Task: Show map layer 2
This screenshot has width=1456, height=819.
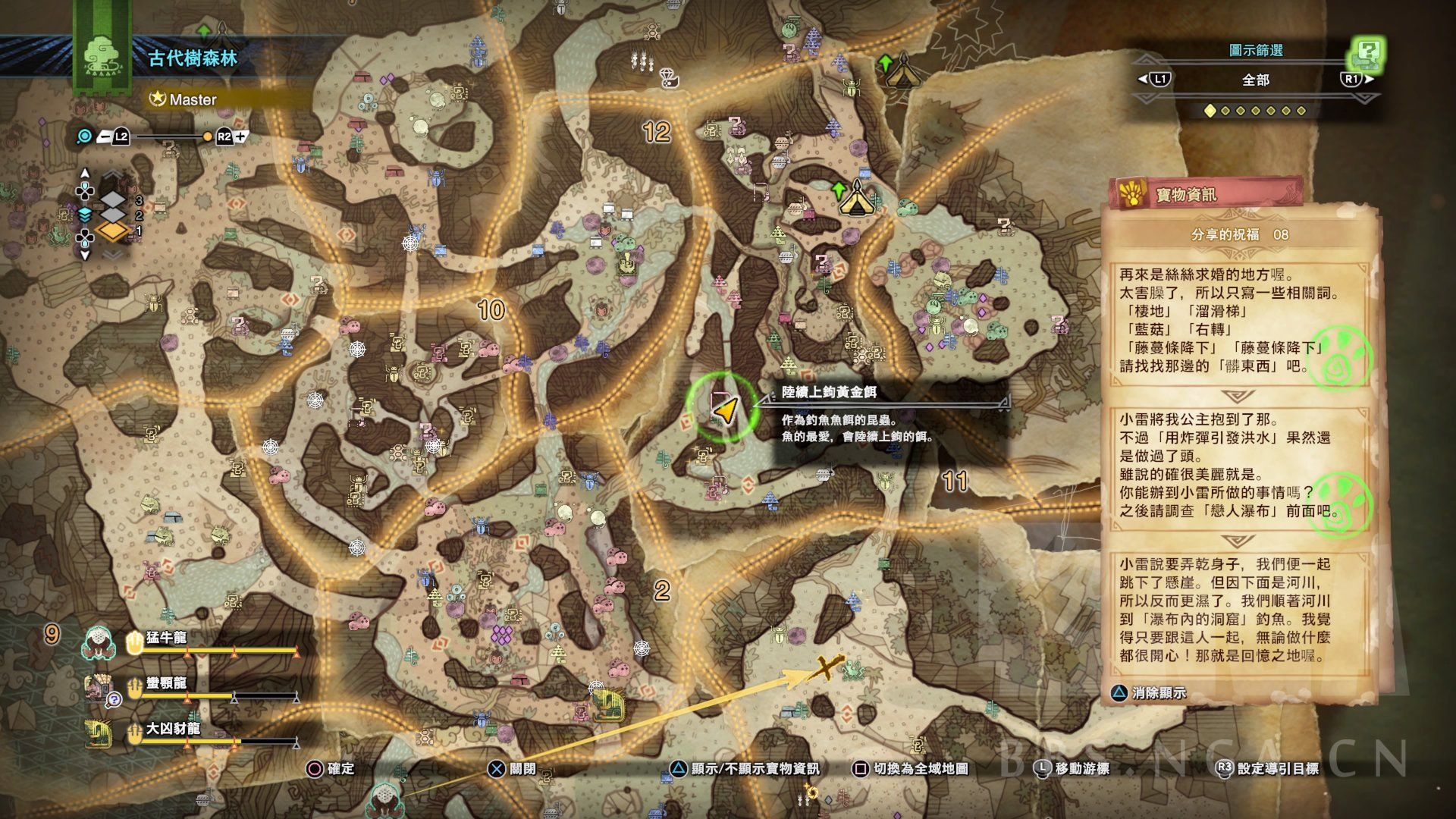Action: coord(114,215)
